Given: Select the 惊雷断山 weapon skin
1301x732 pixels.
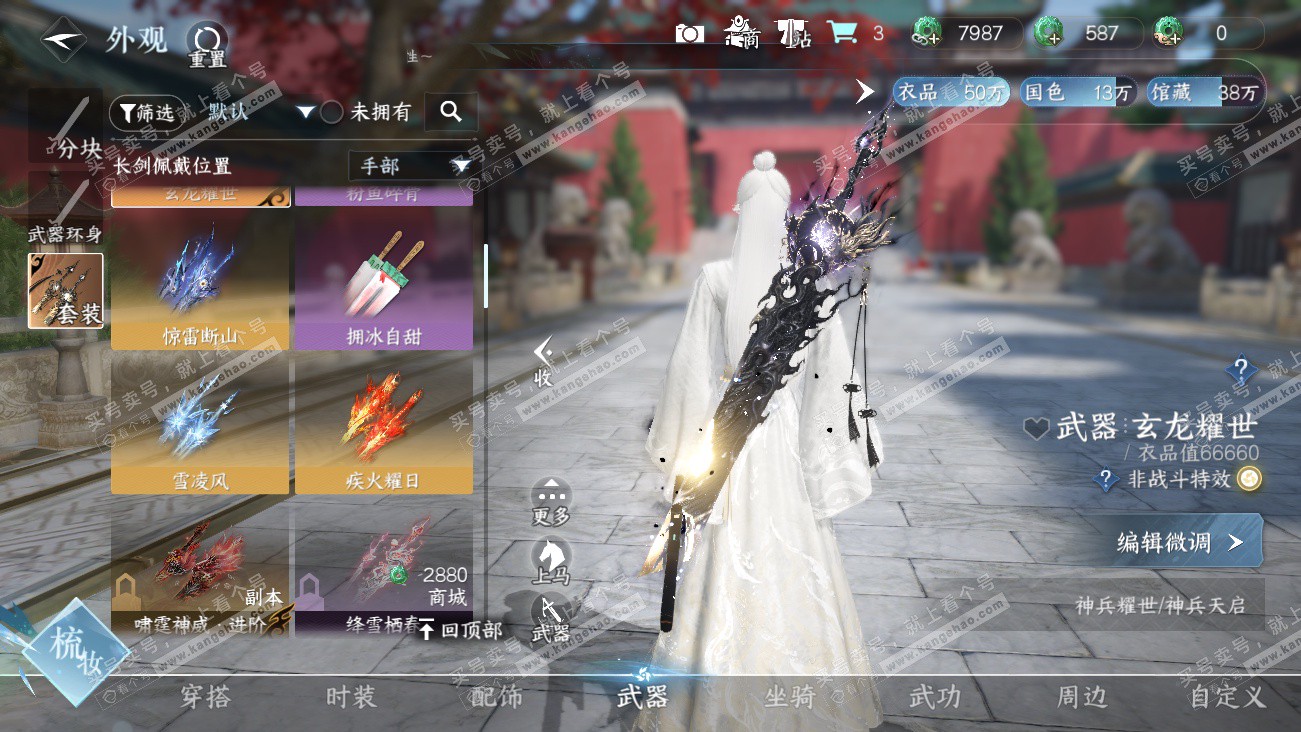Looking at the screenshot, I should tap(200, 285).
